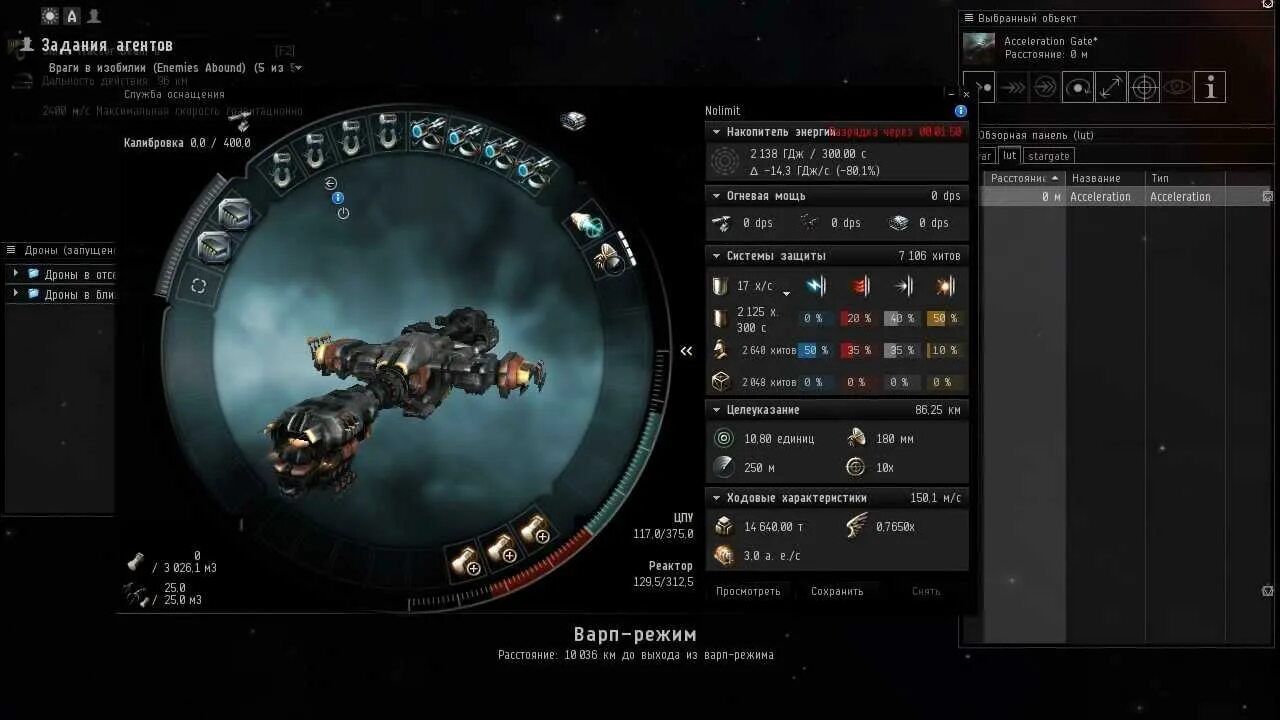Sort the overview by the Название column
Screen dimensions: 1280x720
(1096, 178)
